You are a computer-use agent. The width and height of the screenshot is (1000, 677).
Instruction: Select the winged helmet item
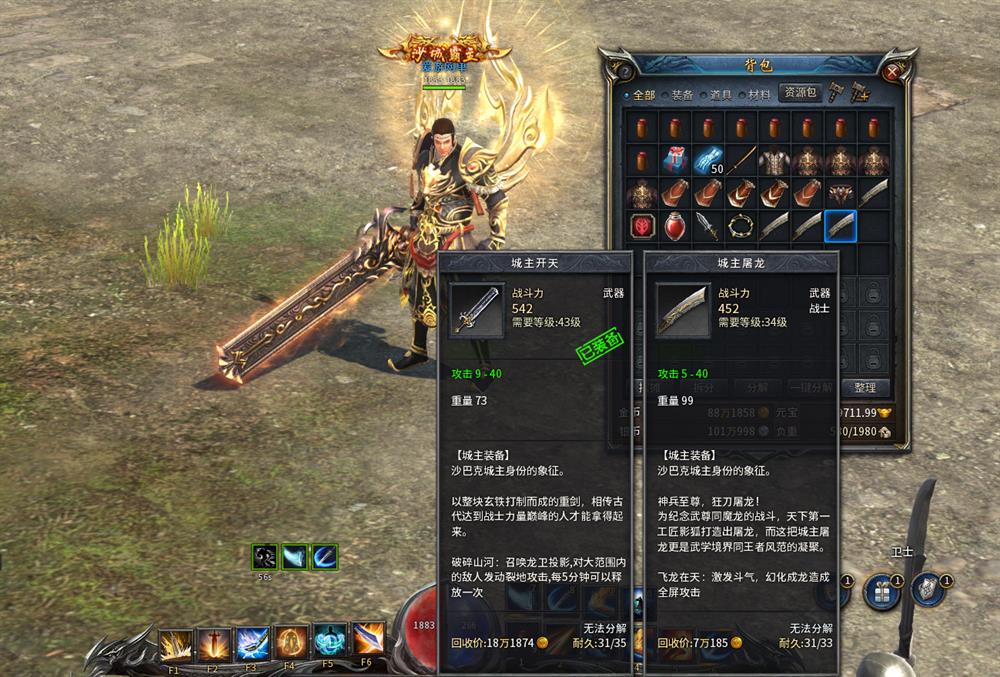840,192
